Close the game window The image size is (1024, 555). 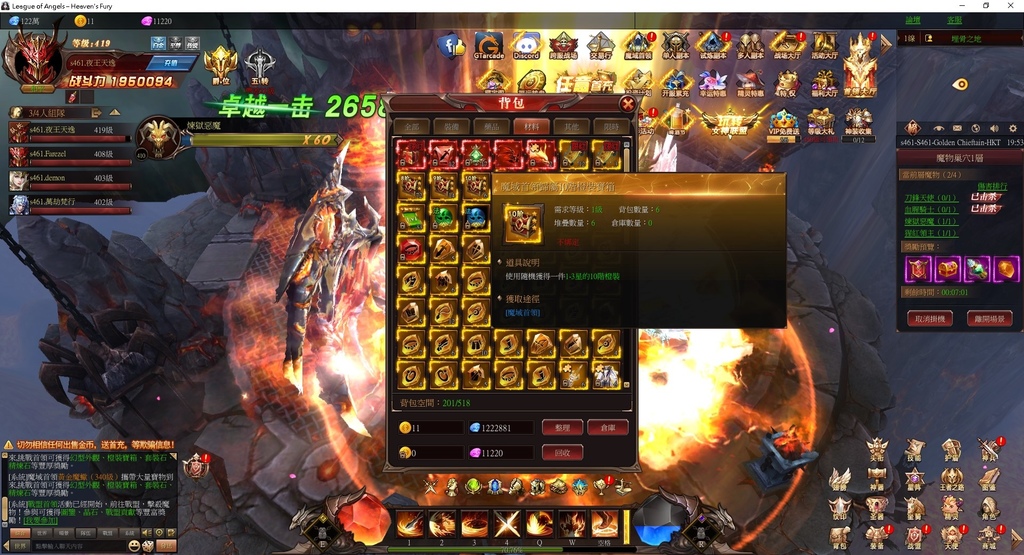point(1011,6)
